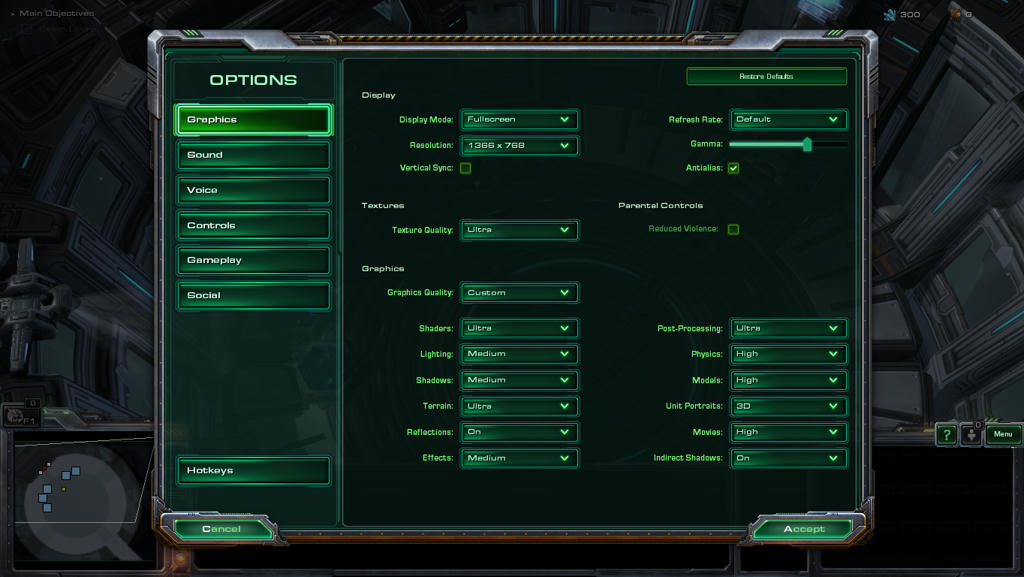Open the Voice settings section
Screen dimensions: 1024x577
click(x=253, y=190)
